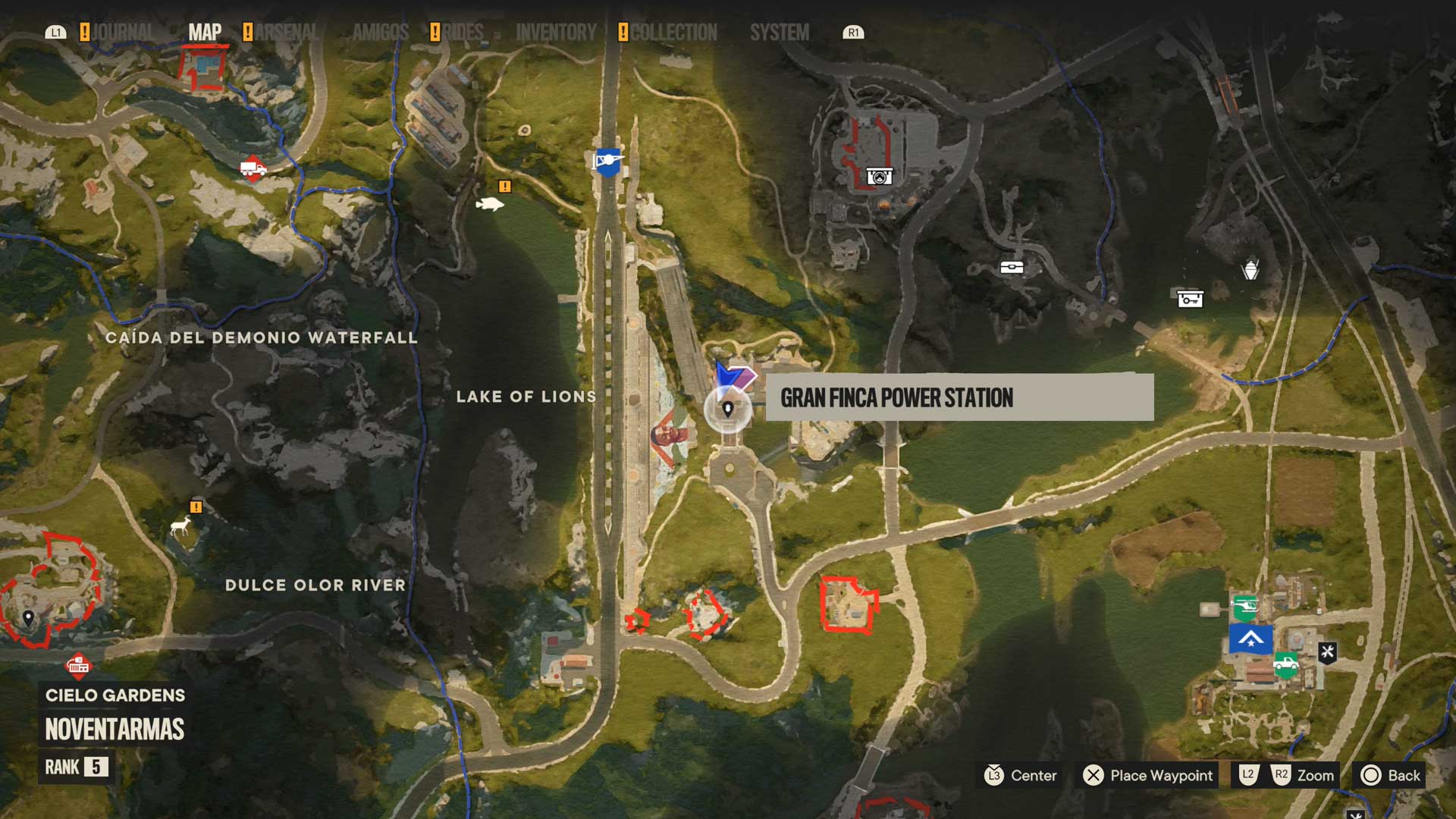Click the red military base icon near Noventarmas

(78, 665)
